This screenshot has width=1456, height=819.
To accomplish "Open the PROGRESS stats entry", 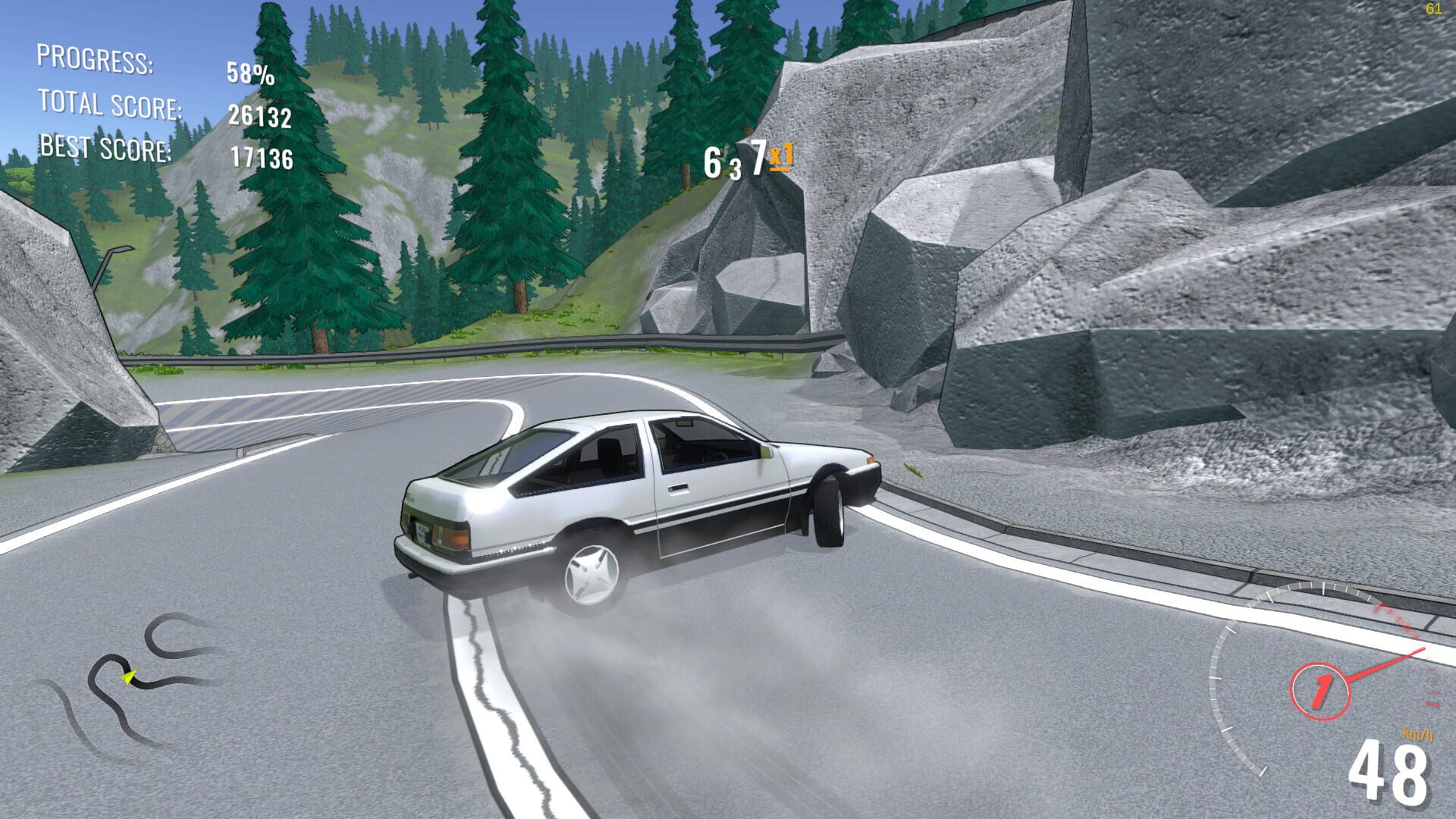I will coord(99,62).
